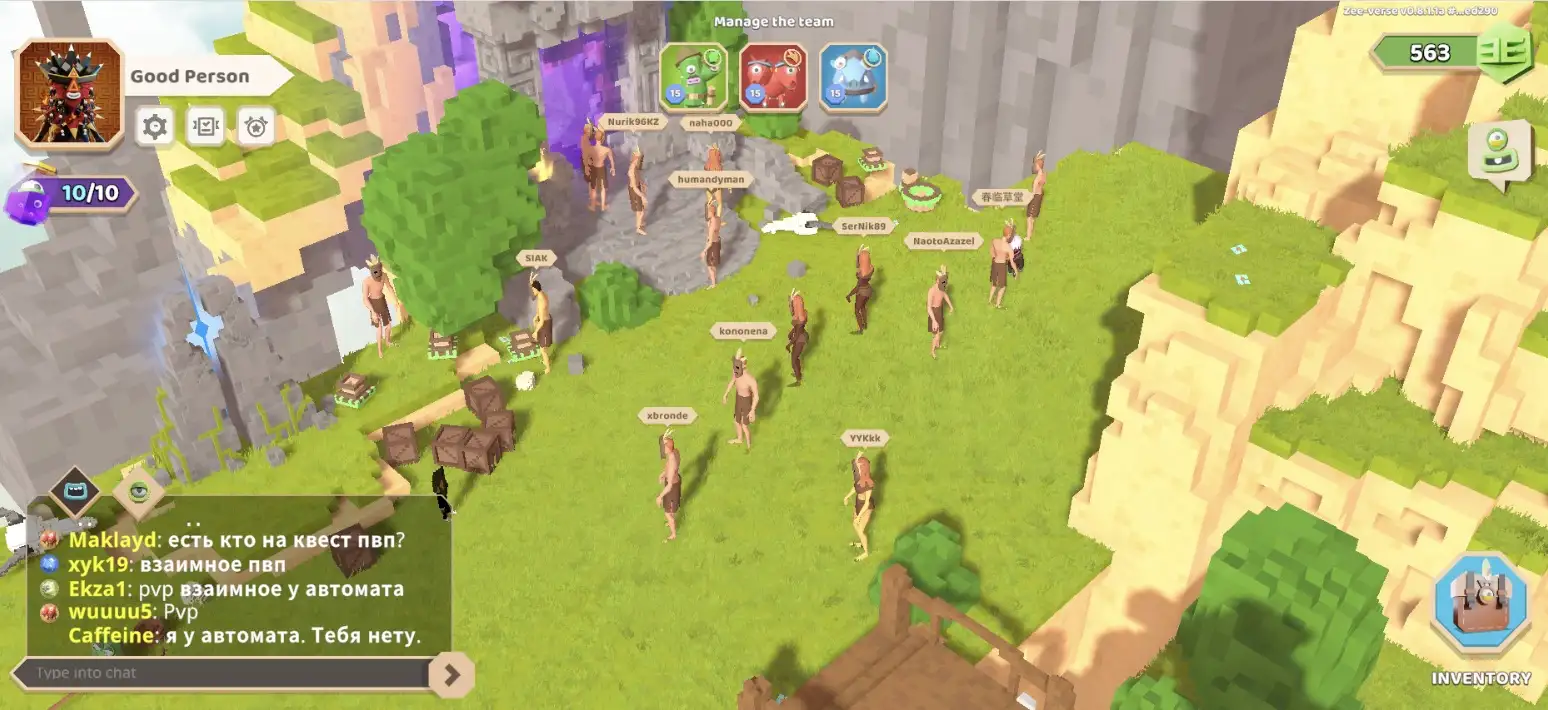Click Caffeine's name in the chat
This screenshot has width=1548, height=710.
click(113, 636)
